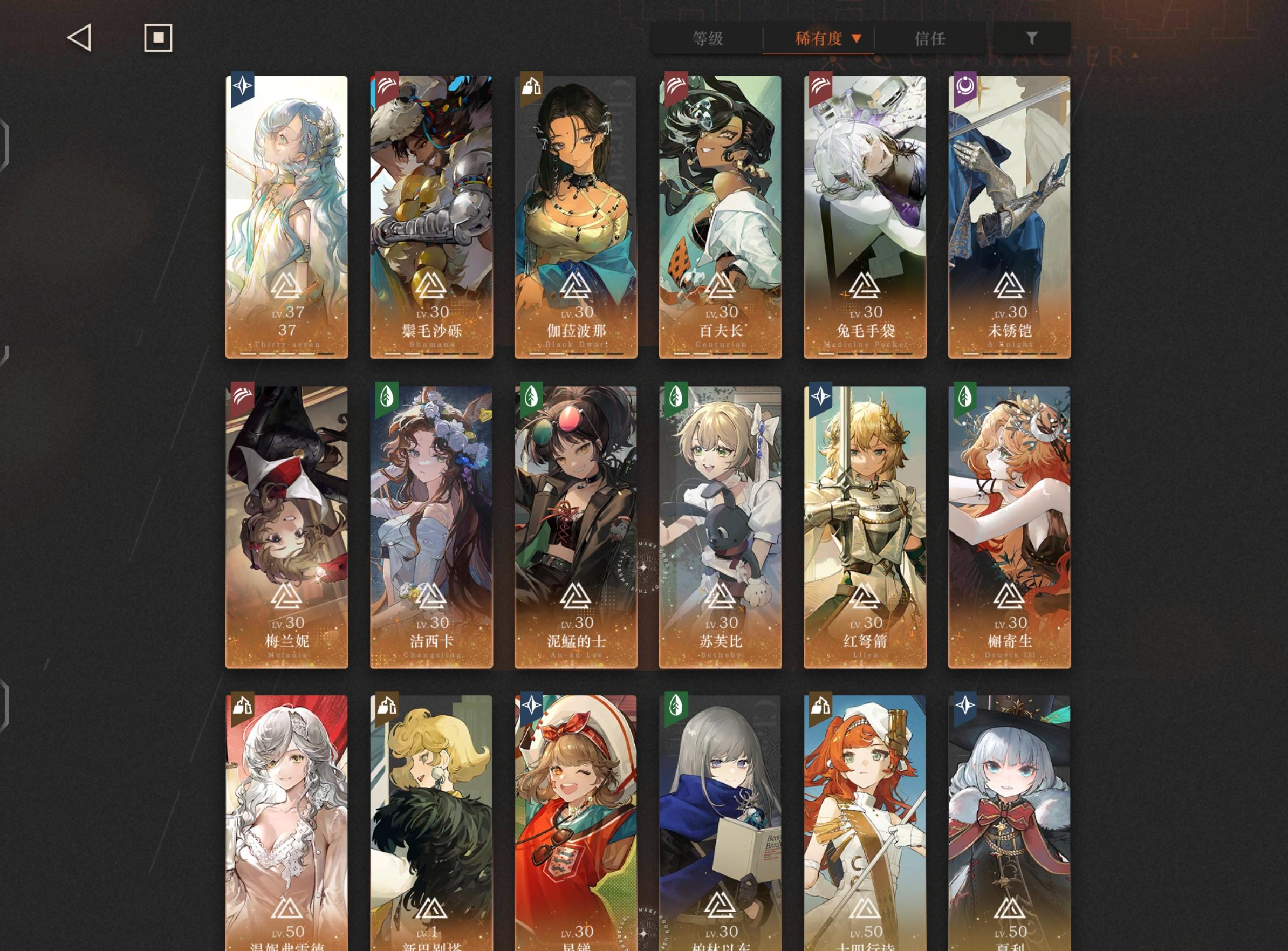Open the filter funnel panel
Screen dimensions: 1288x951
1032,38
